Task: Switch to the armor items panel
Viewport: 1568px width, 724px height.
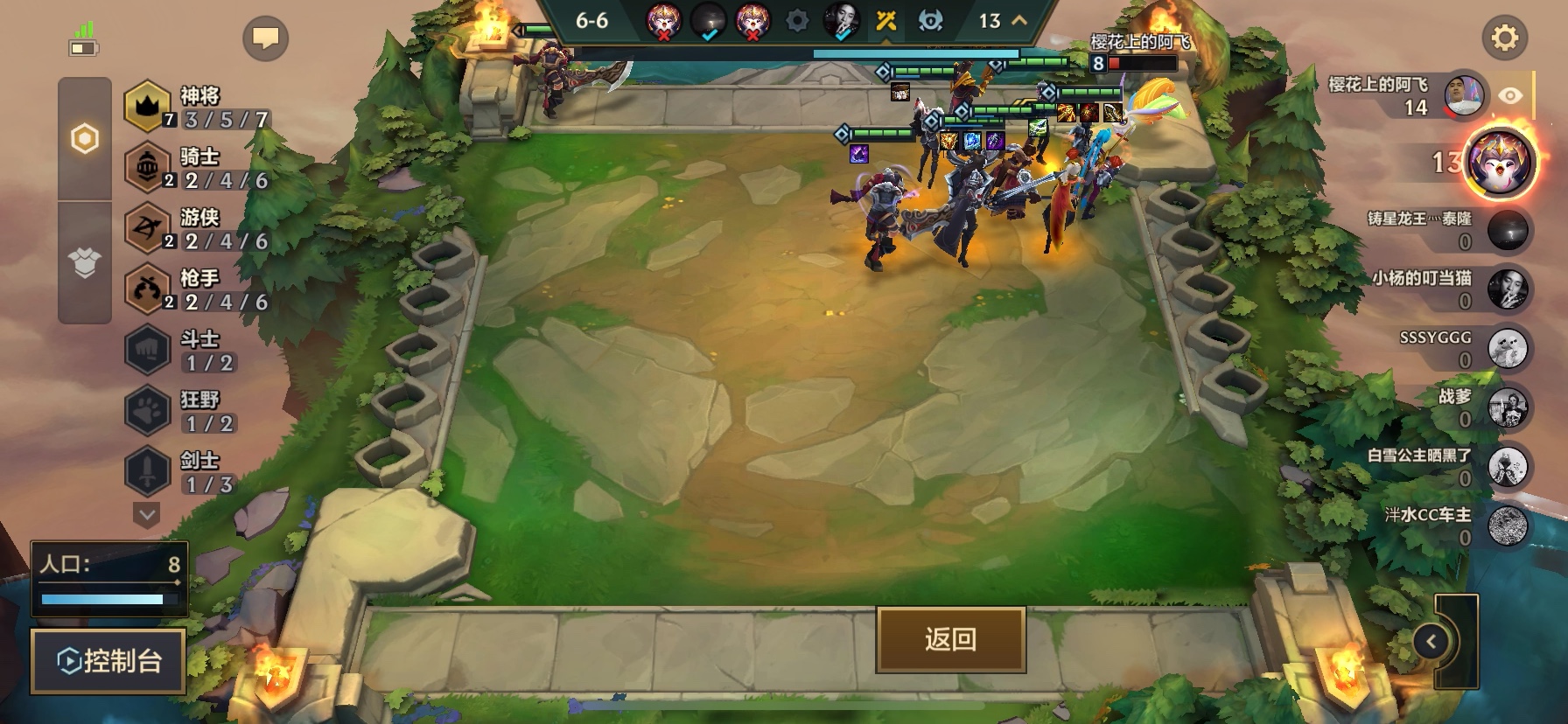Action: [x=84, y=259]
